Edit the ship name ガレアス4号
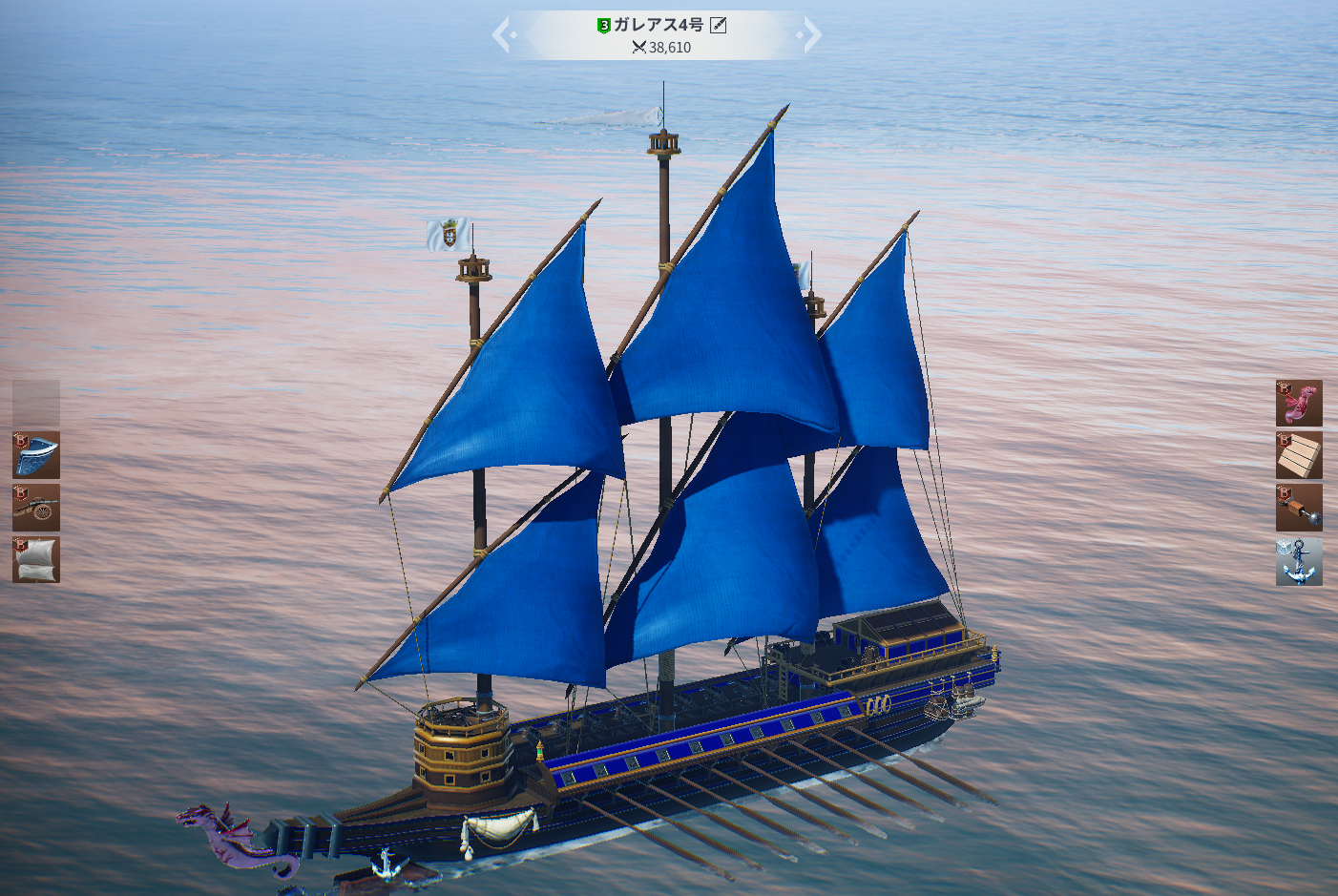Screen dimensions: 1338x896 coord(719,26)
